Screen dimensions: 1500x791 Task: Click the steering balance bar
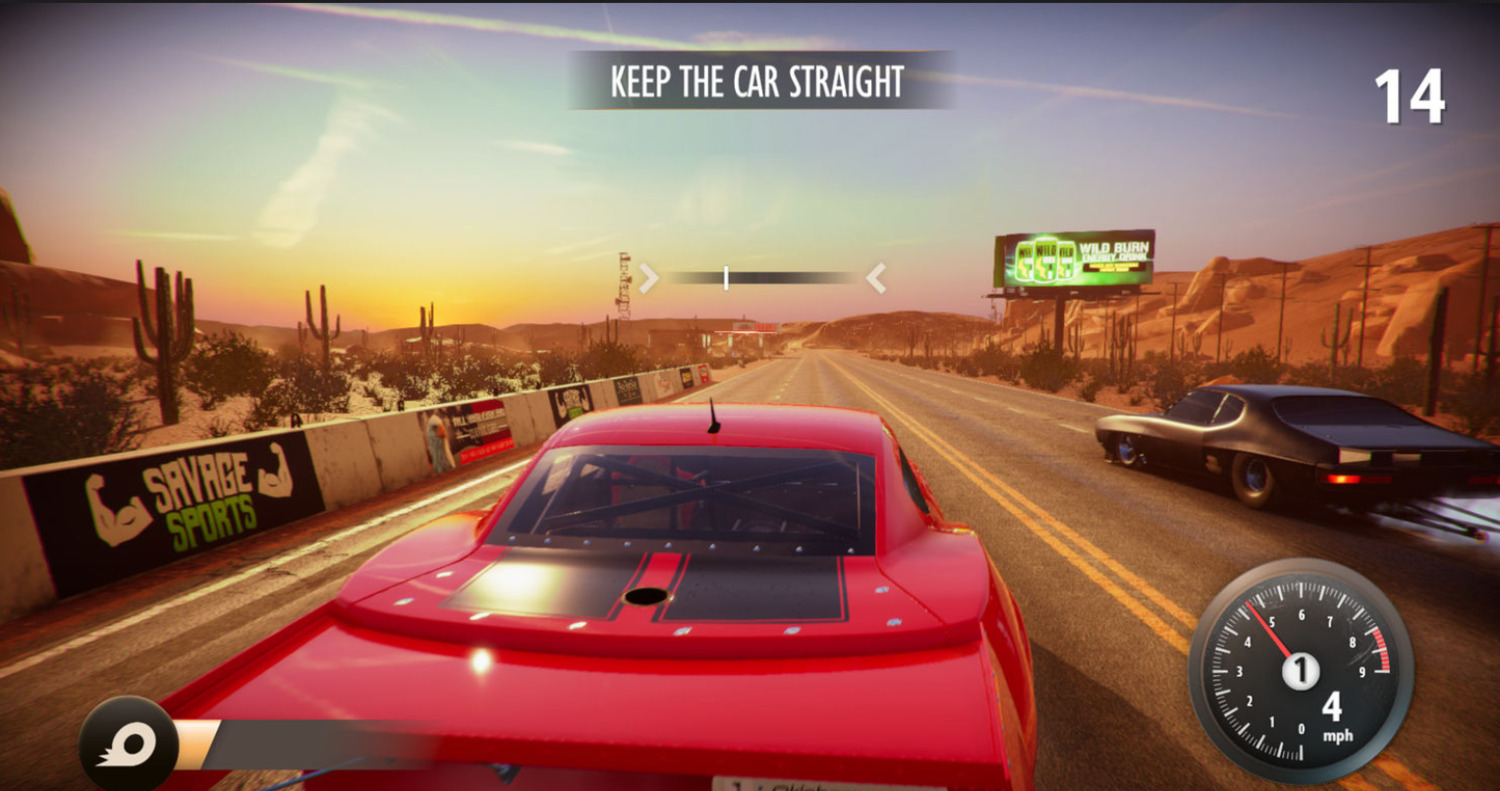762,278
